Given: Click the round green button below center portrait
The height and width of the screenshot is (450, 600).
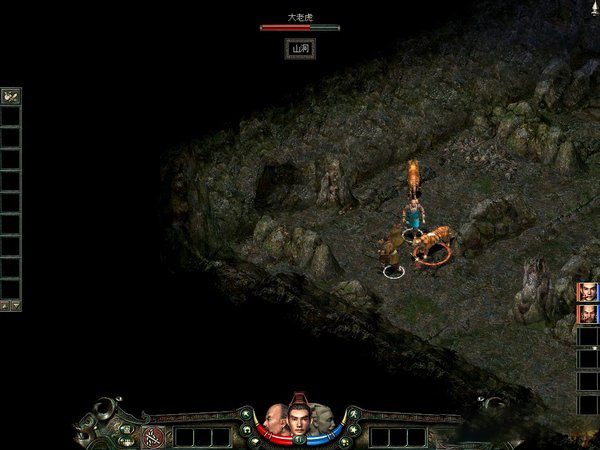Looking at the screenshot, I should tap(298, 439).
